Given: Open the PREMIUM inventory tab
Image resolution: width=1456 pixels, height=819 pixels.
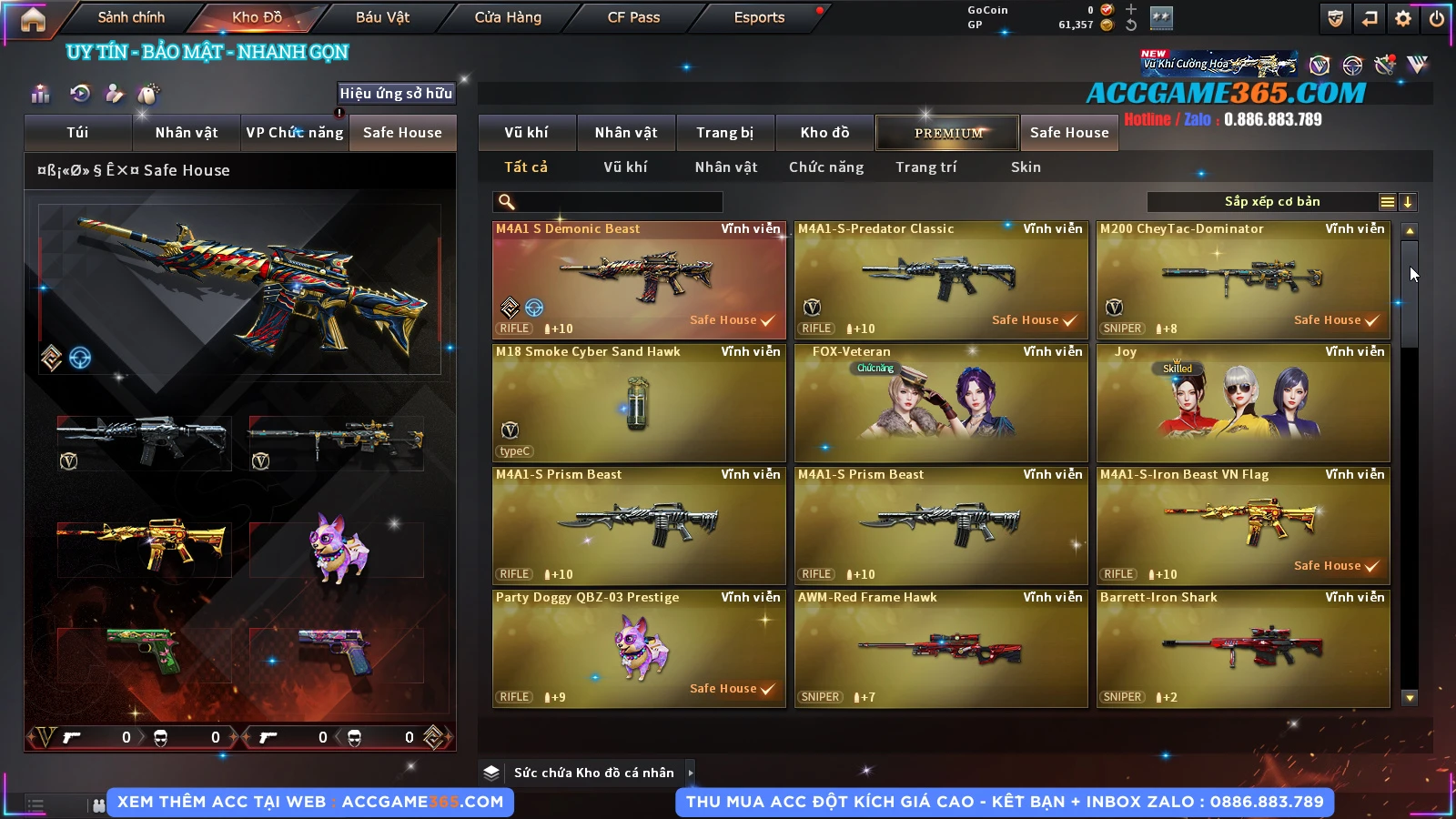Looking at the screenshot, I should 947,133.
